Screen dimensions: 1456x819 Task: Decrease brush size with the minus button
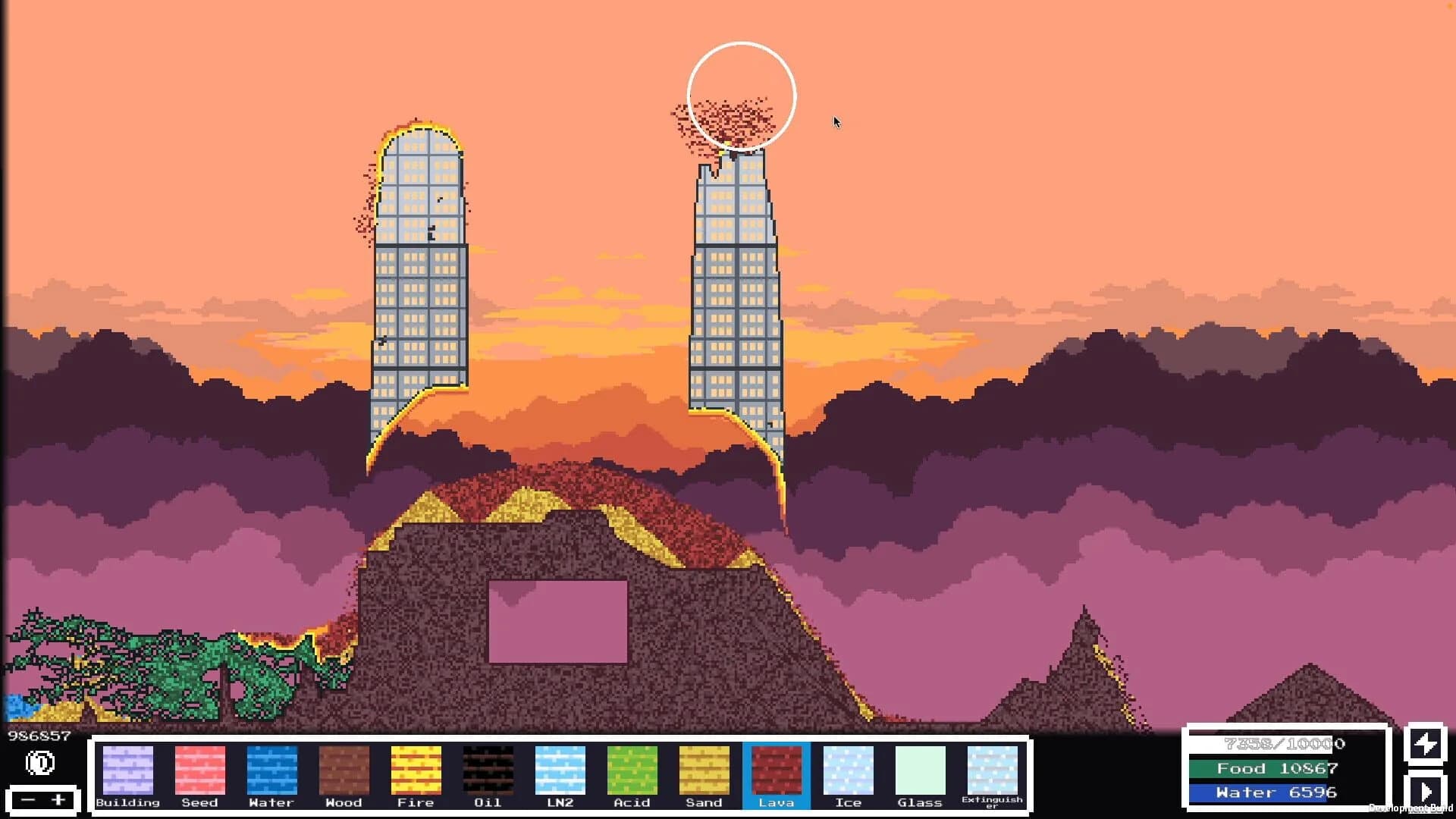tap(27, 799)
